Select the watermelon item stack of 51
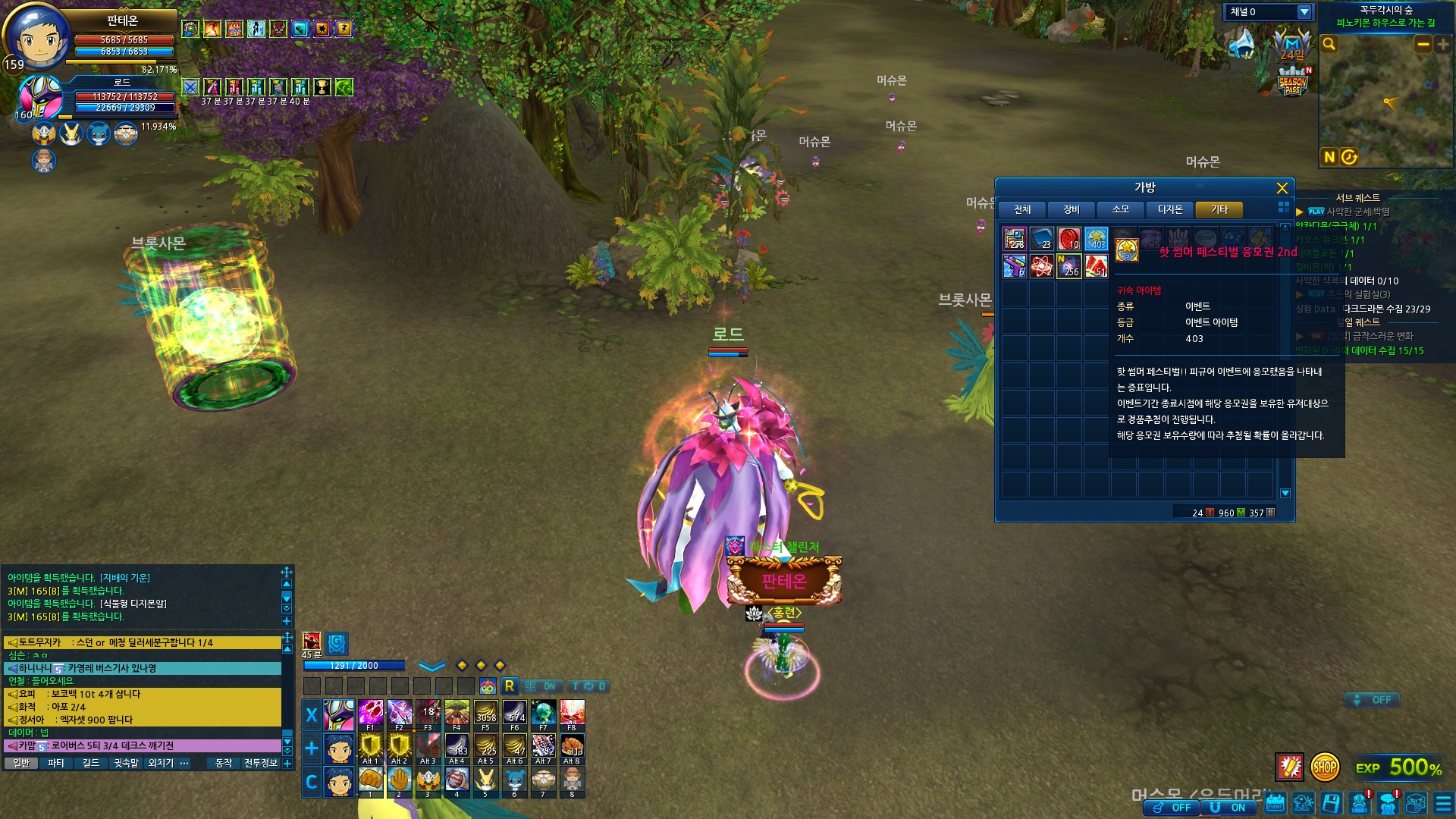Viewport: 1456px width, 819px height. [1096, 266]
